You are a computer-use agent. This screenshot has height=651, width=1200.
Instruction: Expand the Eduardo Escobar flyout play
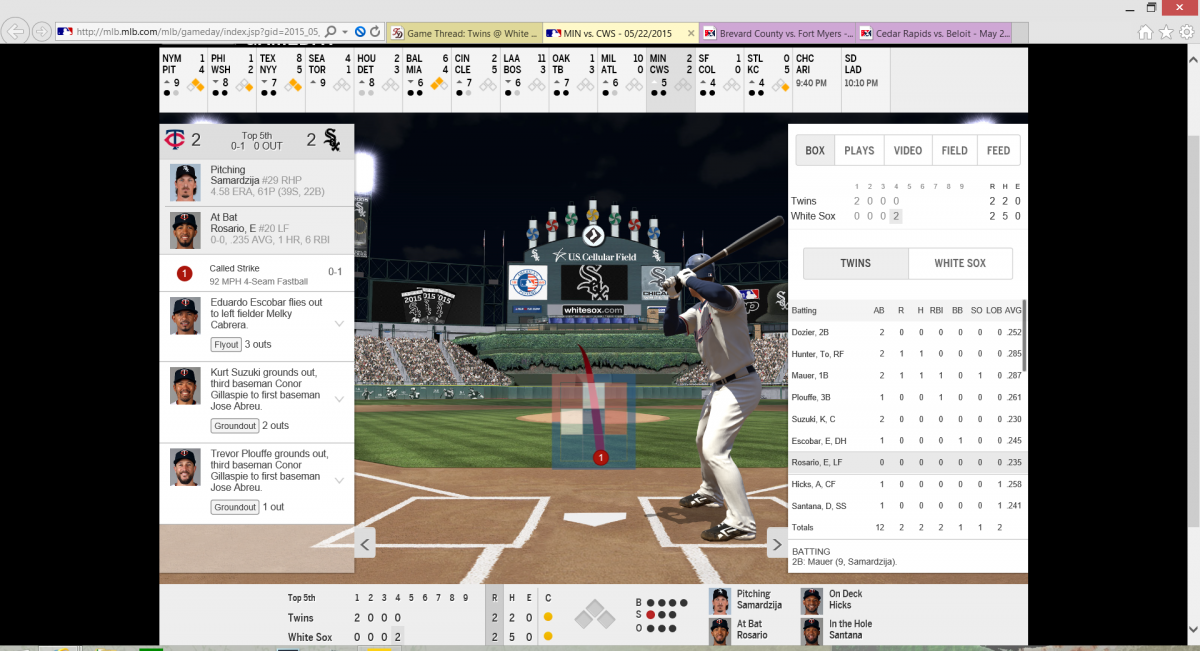(339, 323)
